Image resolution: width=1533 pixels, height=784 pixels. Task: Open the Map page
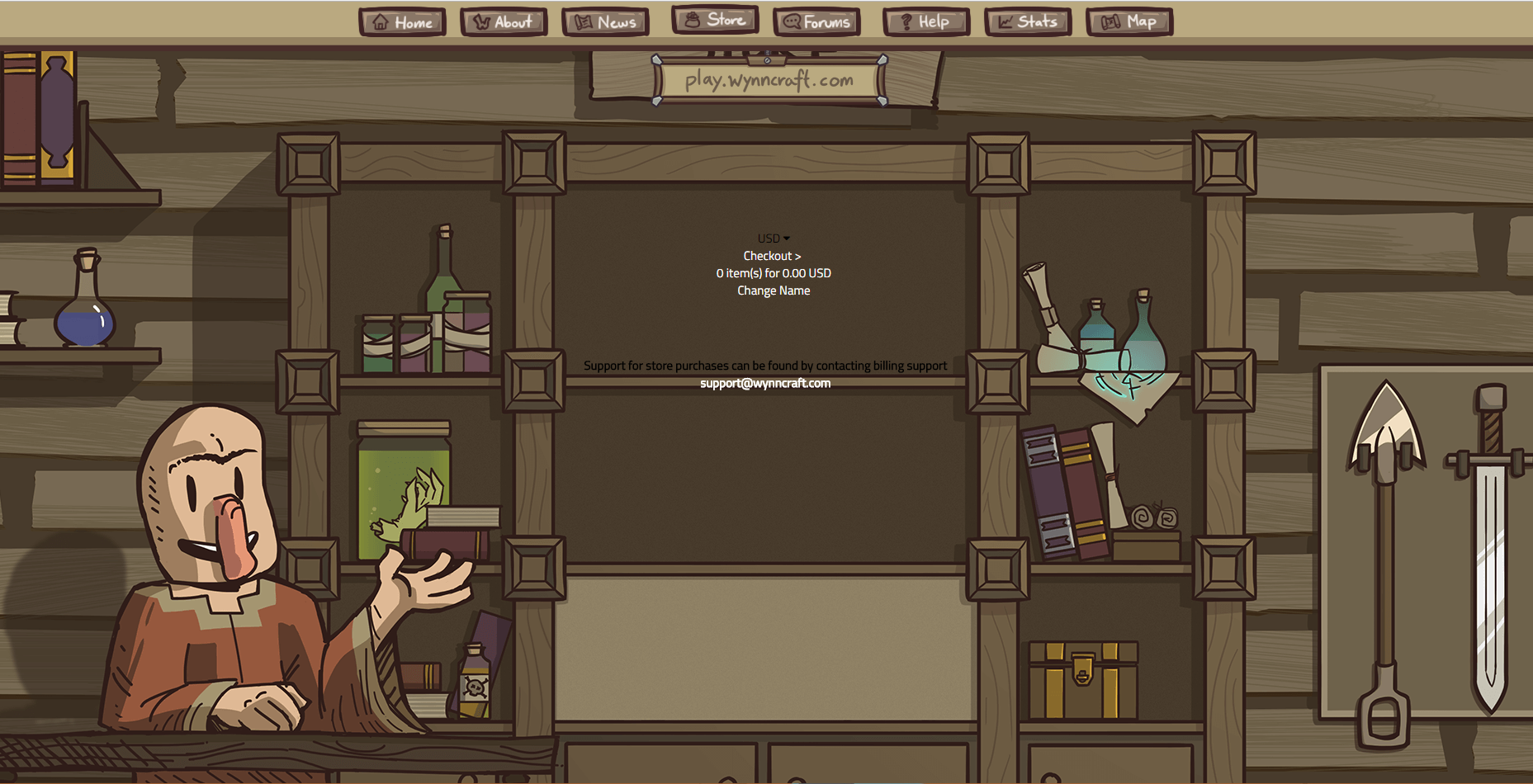coord(1129,22)
